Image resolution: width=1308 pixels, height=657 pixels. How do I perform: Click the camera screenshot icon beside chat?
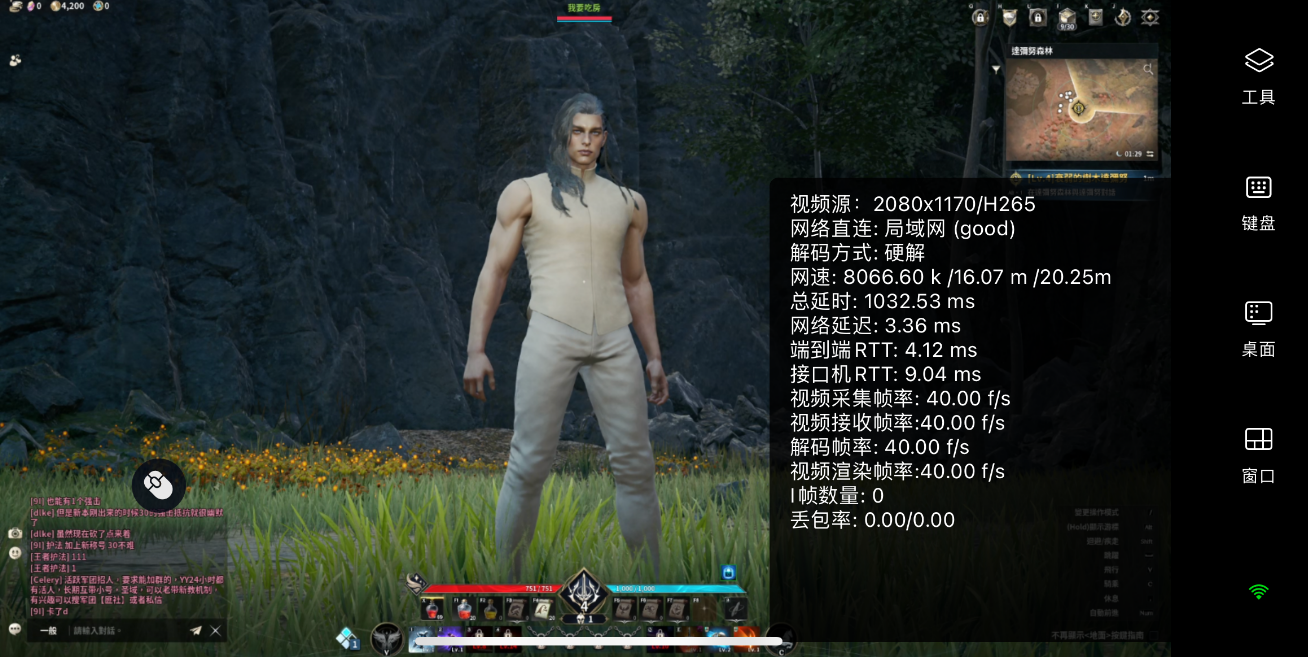[x=15, y=534]
